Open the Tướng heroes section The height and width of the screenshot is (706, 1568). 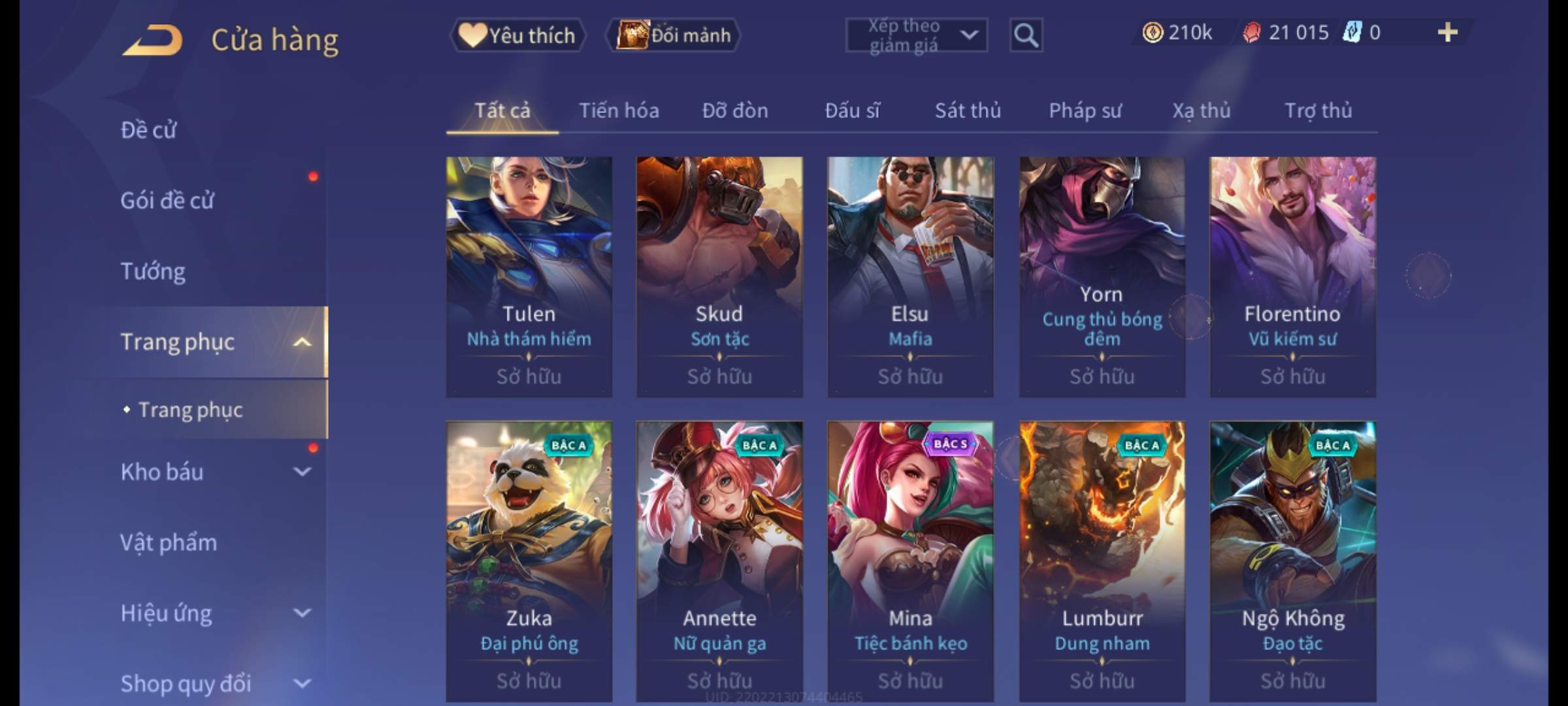pos(153,271)
